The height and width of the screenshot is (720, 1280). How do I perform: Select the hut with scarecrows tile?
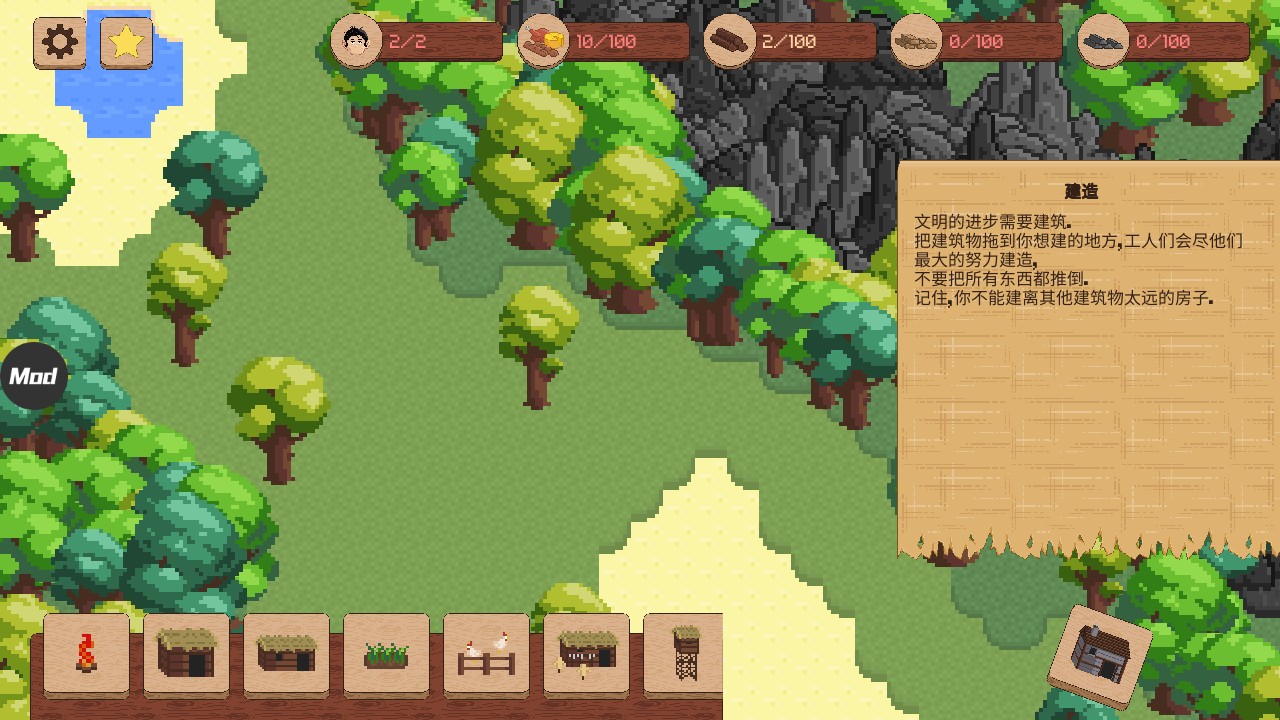[x=586, y=653]
